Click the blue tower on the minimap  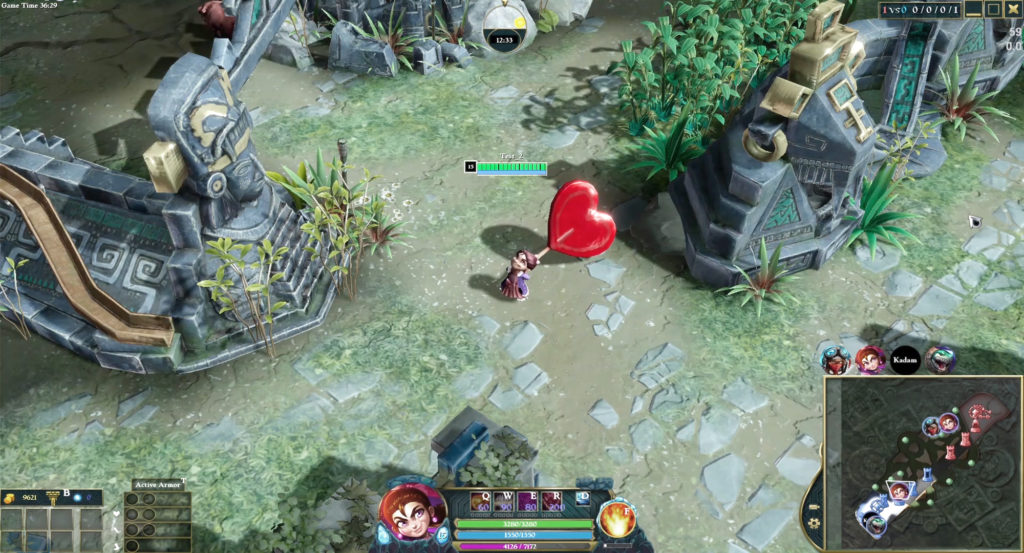[926, 475]
